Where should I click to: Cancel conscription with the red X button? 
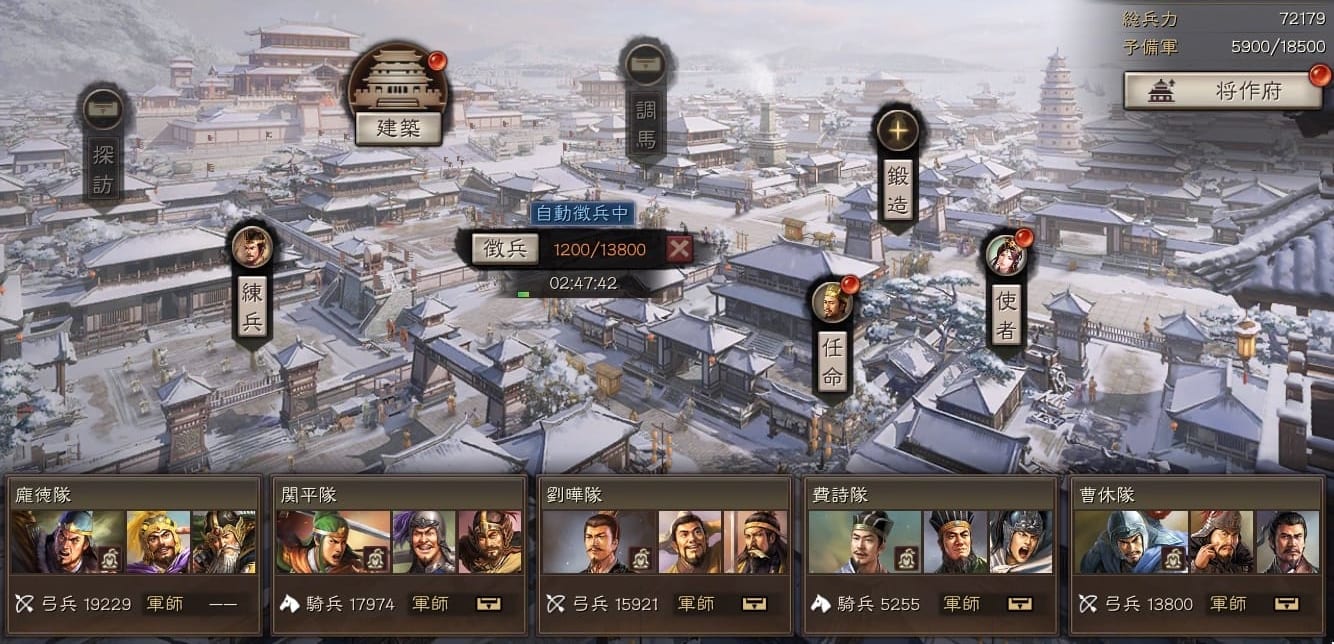click(679, 249)
